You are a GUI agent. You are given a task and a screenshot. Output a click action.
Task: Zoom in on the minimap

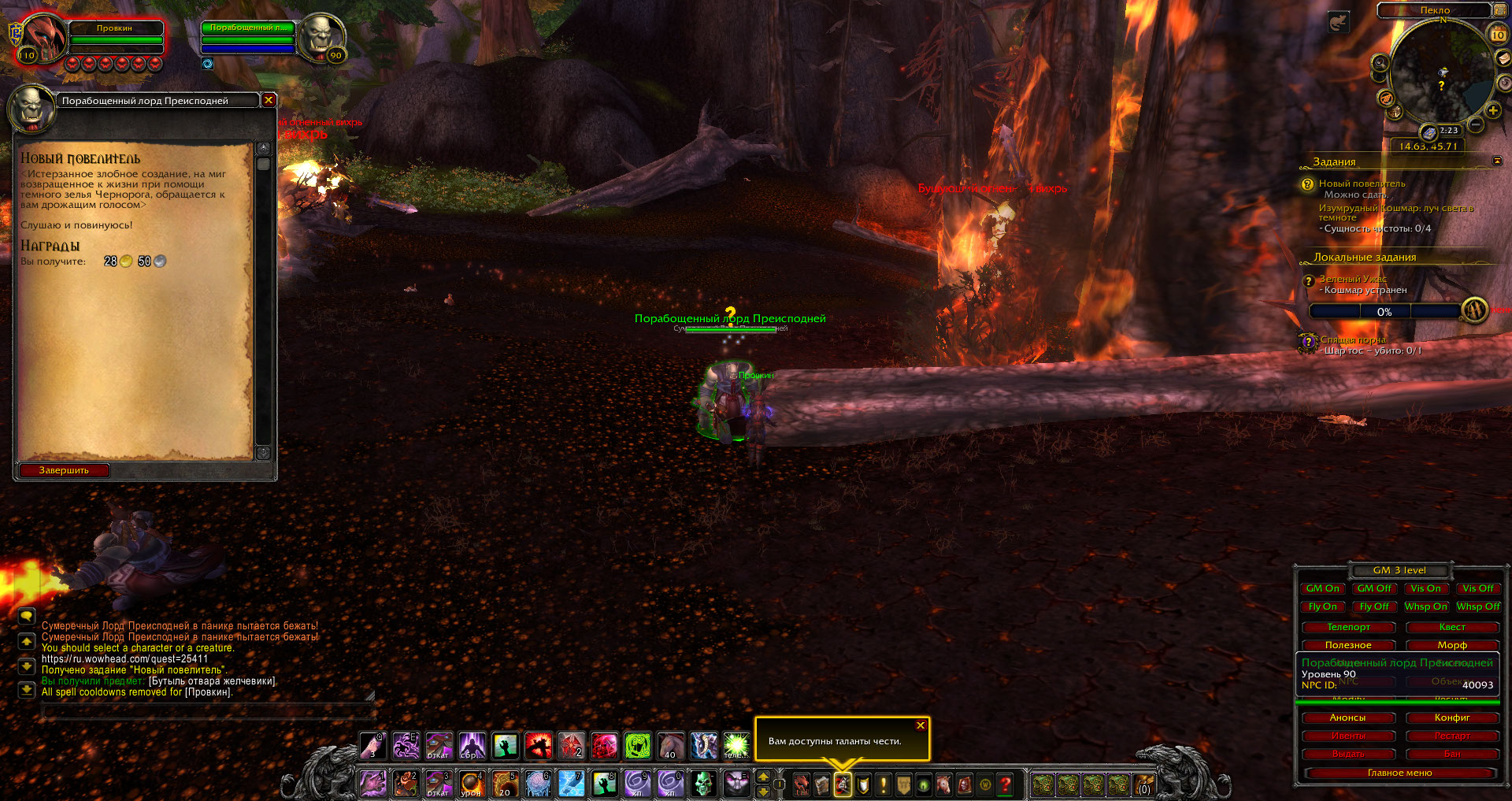pyautogui.click(x=1493, y=110)
